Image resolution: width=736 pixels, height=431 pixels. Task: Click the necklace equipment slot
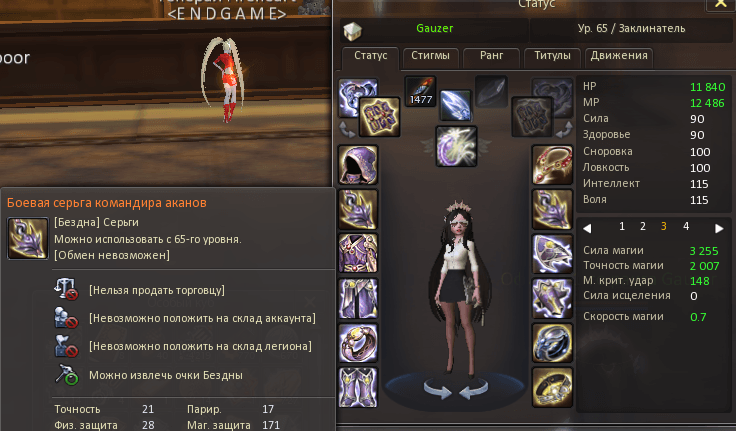pos(551,164)
